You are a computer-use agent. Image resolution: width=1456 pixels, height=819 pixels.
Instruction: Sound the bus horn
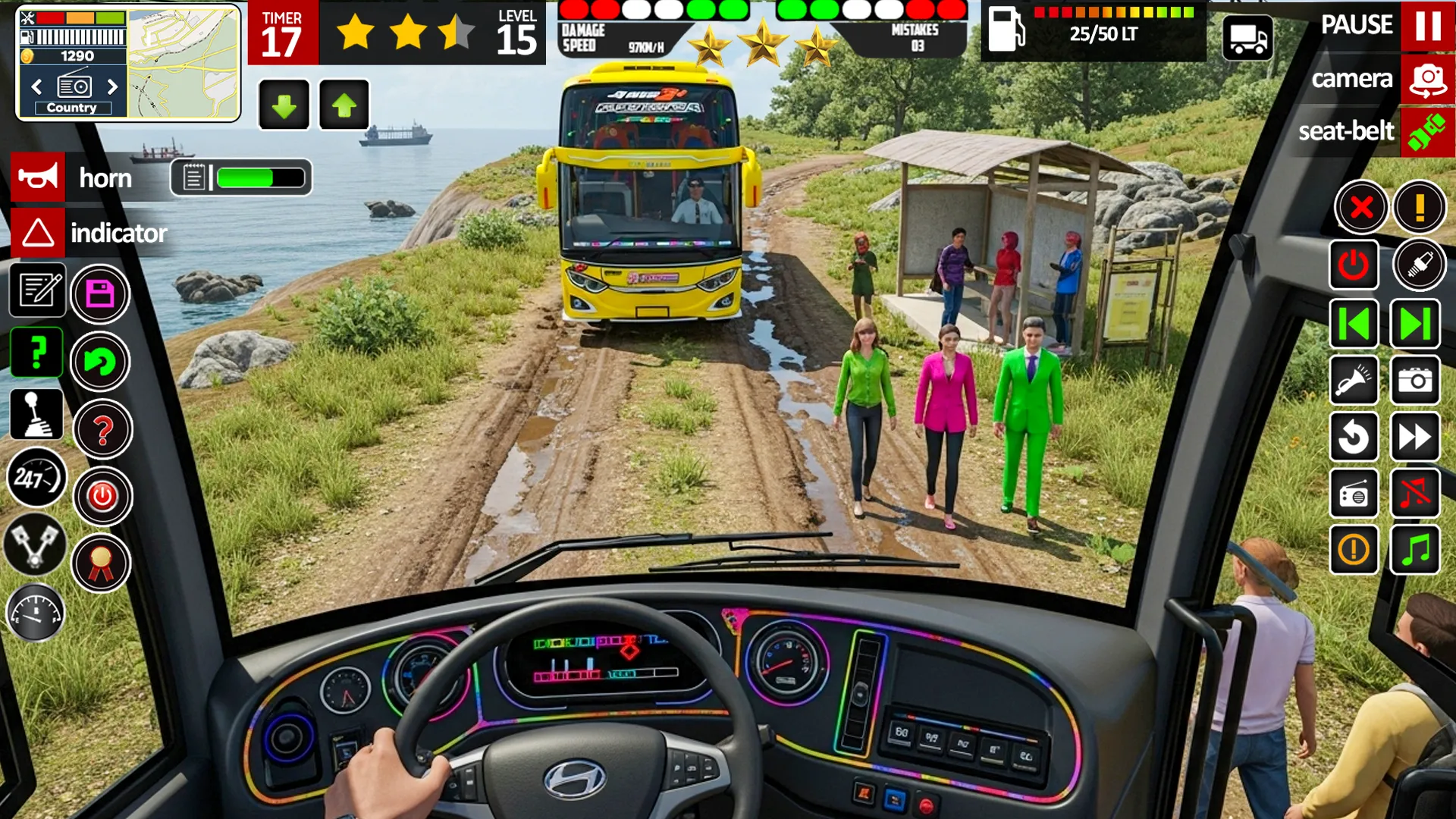tap(38, 178)
